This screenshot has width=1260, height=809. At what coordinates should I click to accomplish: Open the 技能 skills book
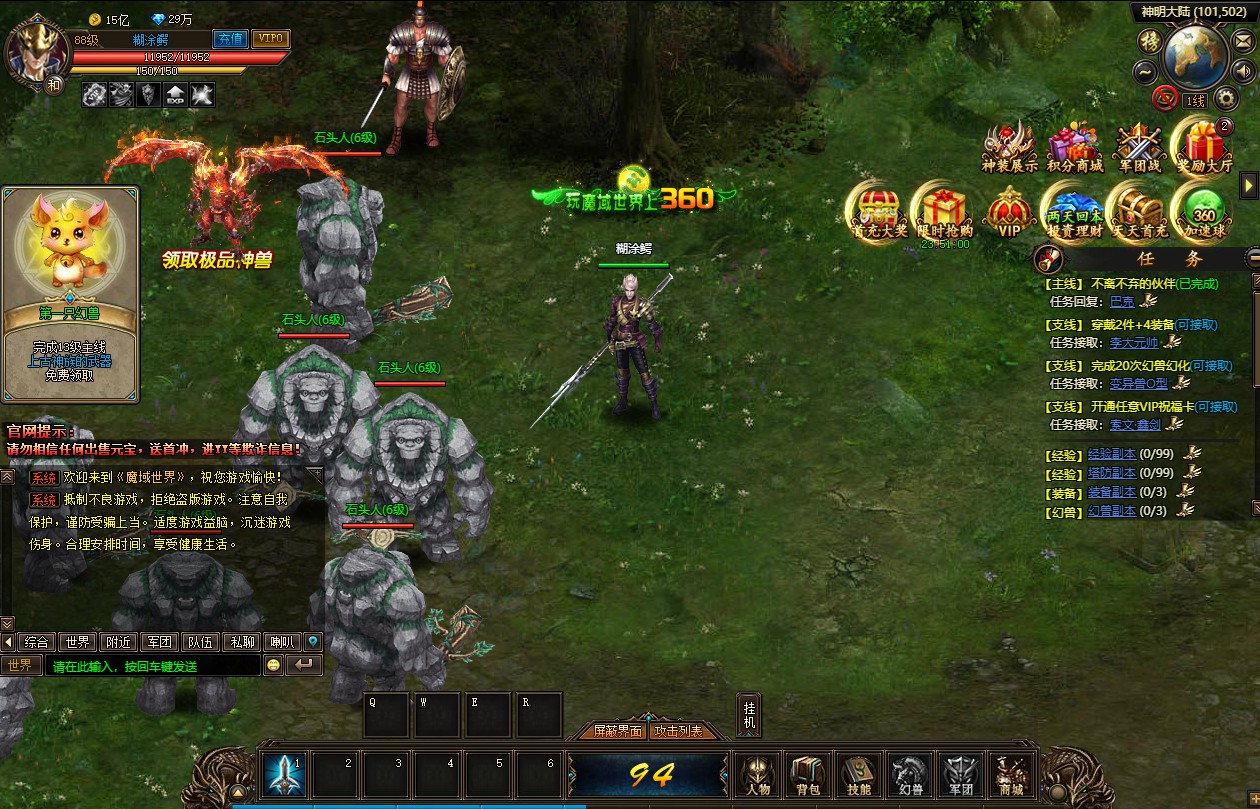click(859, 774)
